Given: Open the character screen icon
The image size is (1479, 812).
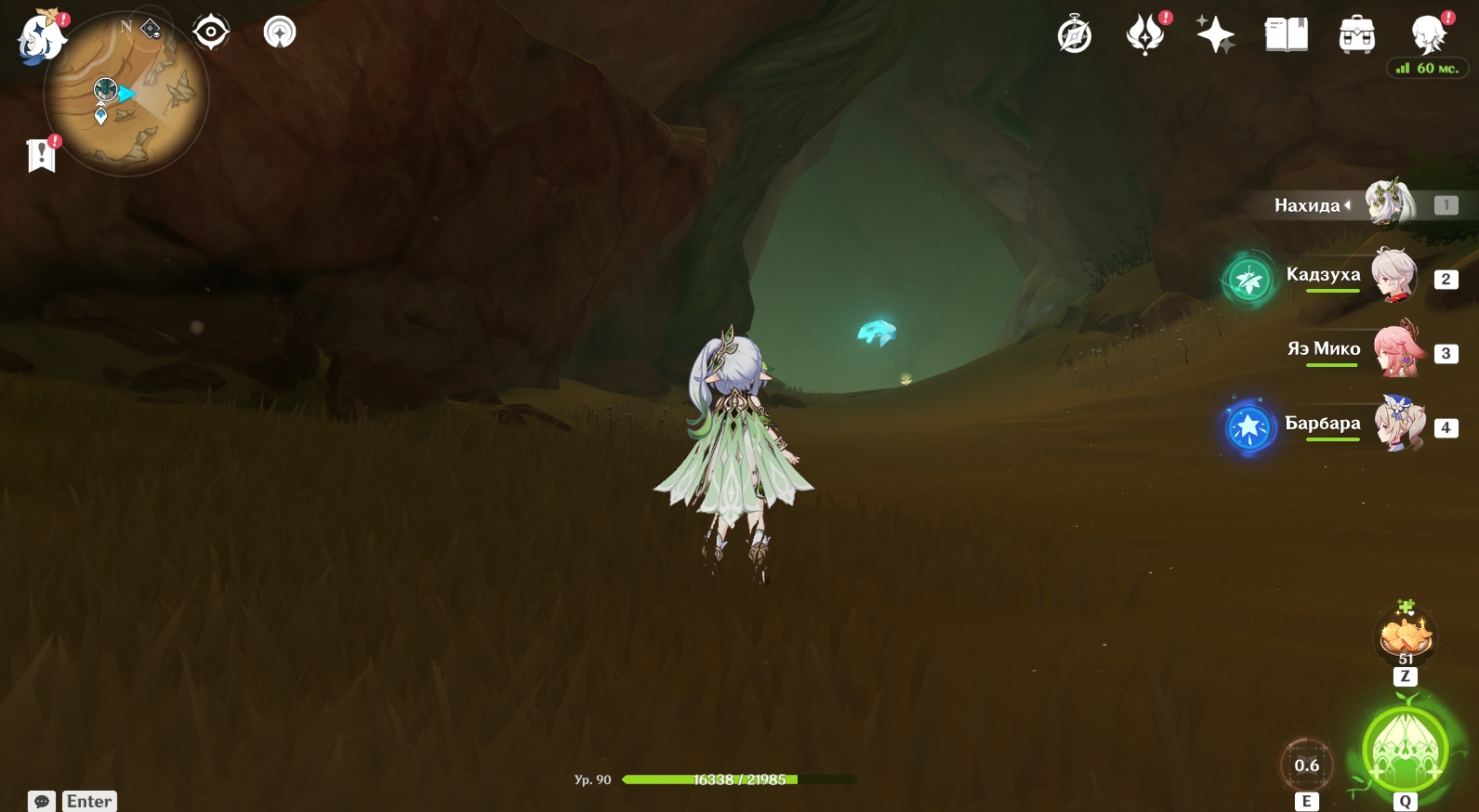Looking at the screenshot, I should 1428,36.
